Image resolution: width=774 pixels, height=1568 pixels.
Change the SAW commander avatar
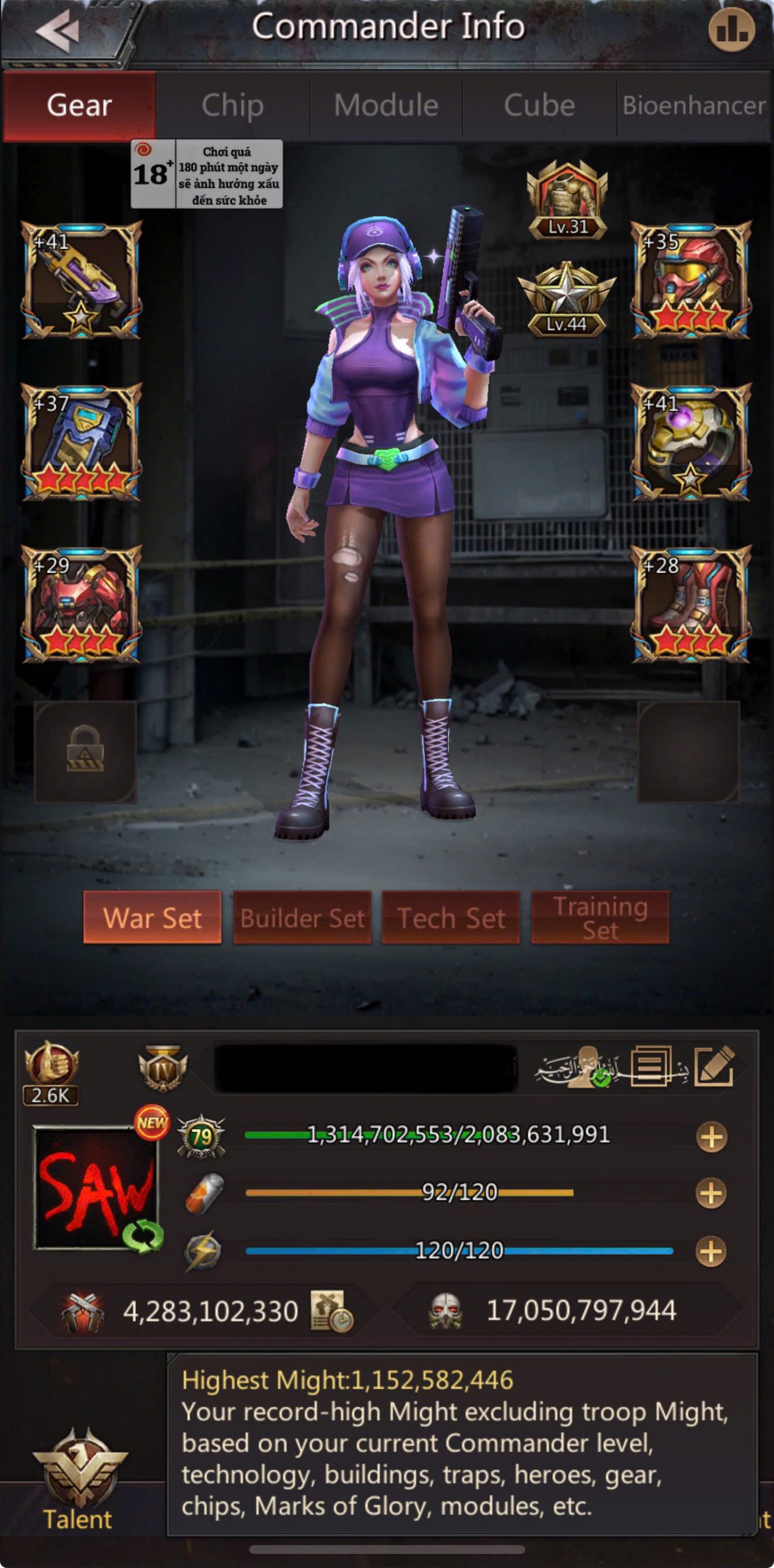click(96, 1188)
